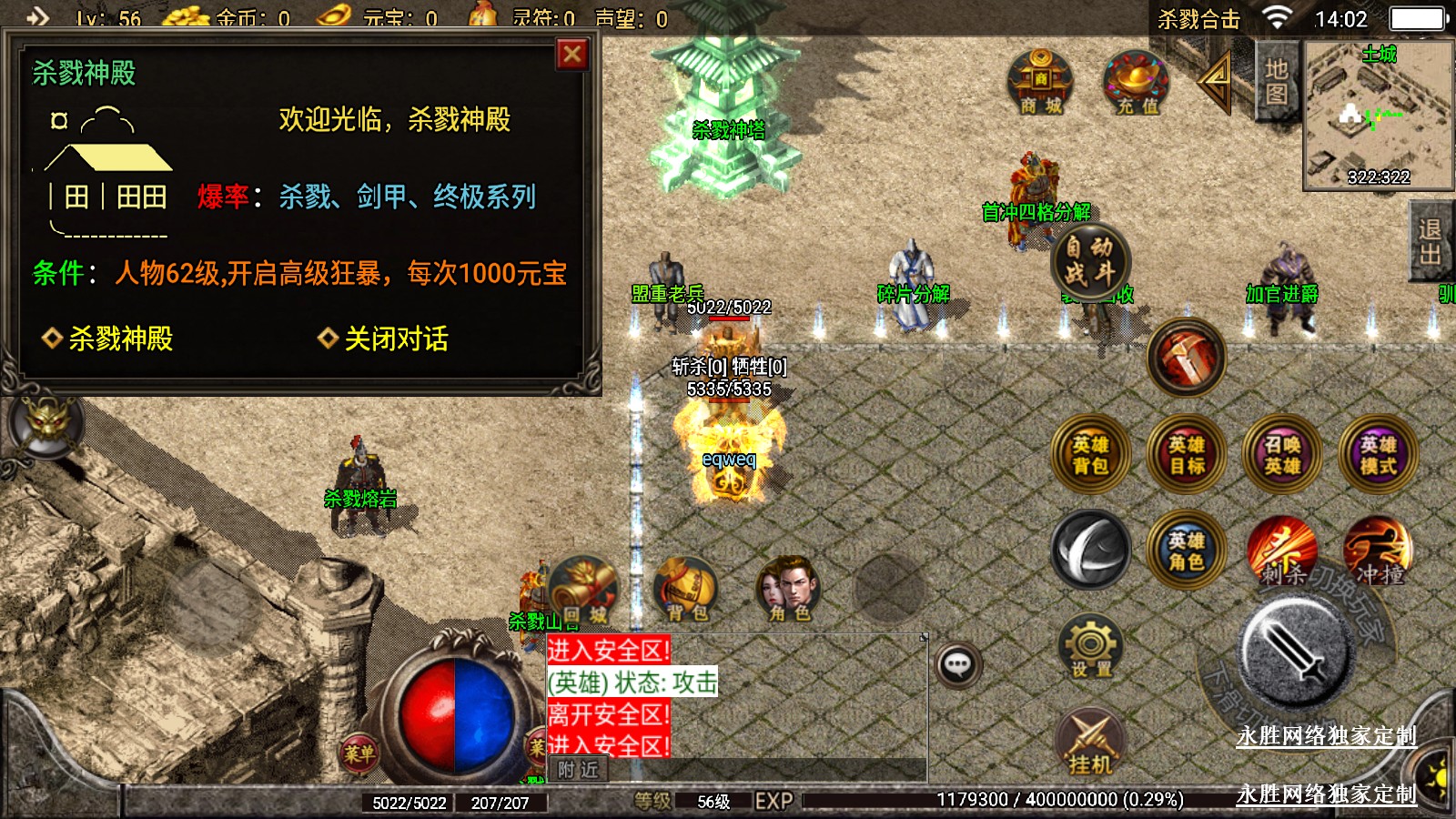Open the 背包 bag icon

point(686,590)
